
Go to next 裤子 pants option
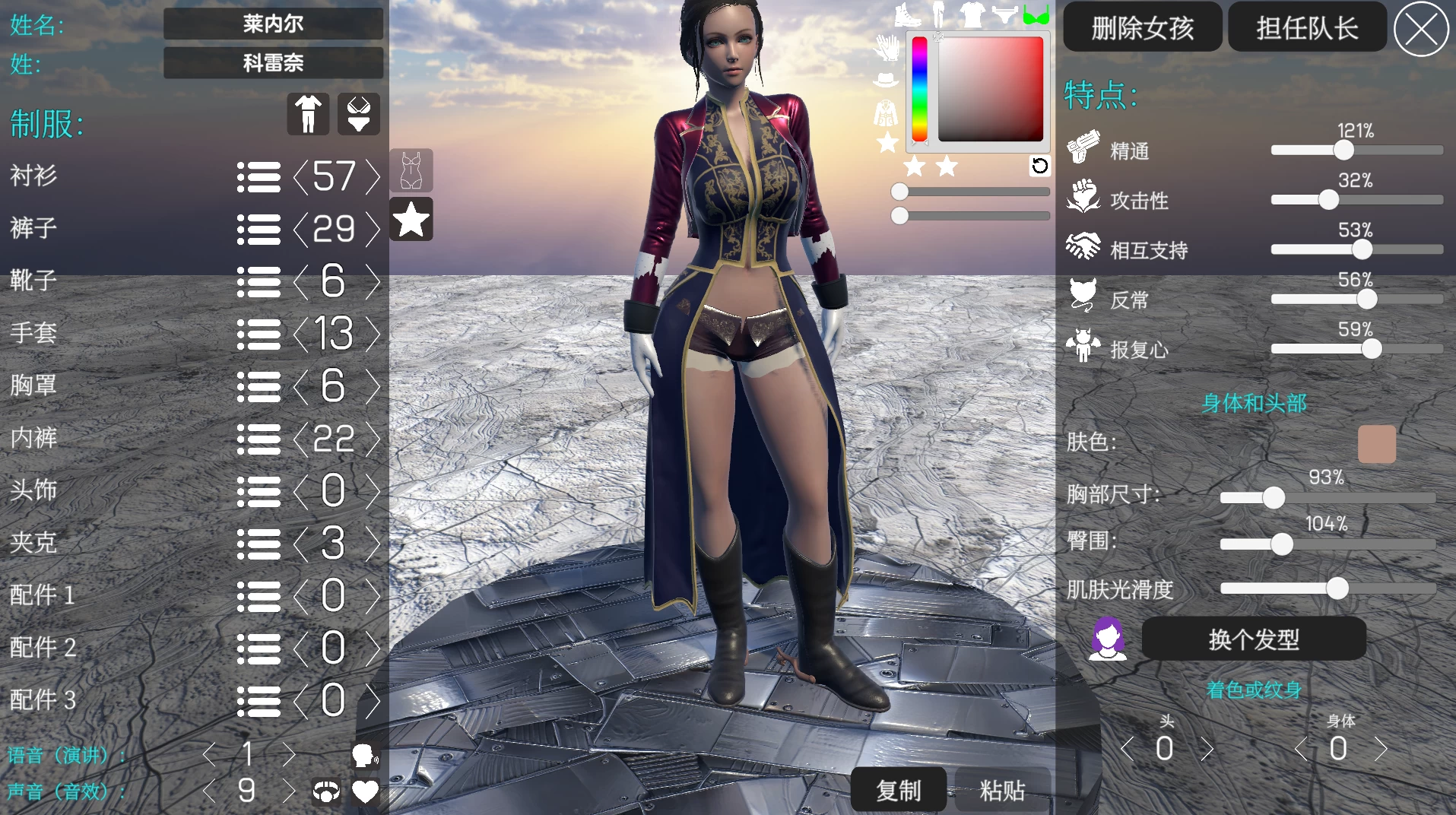pos(373,229)
